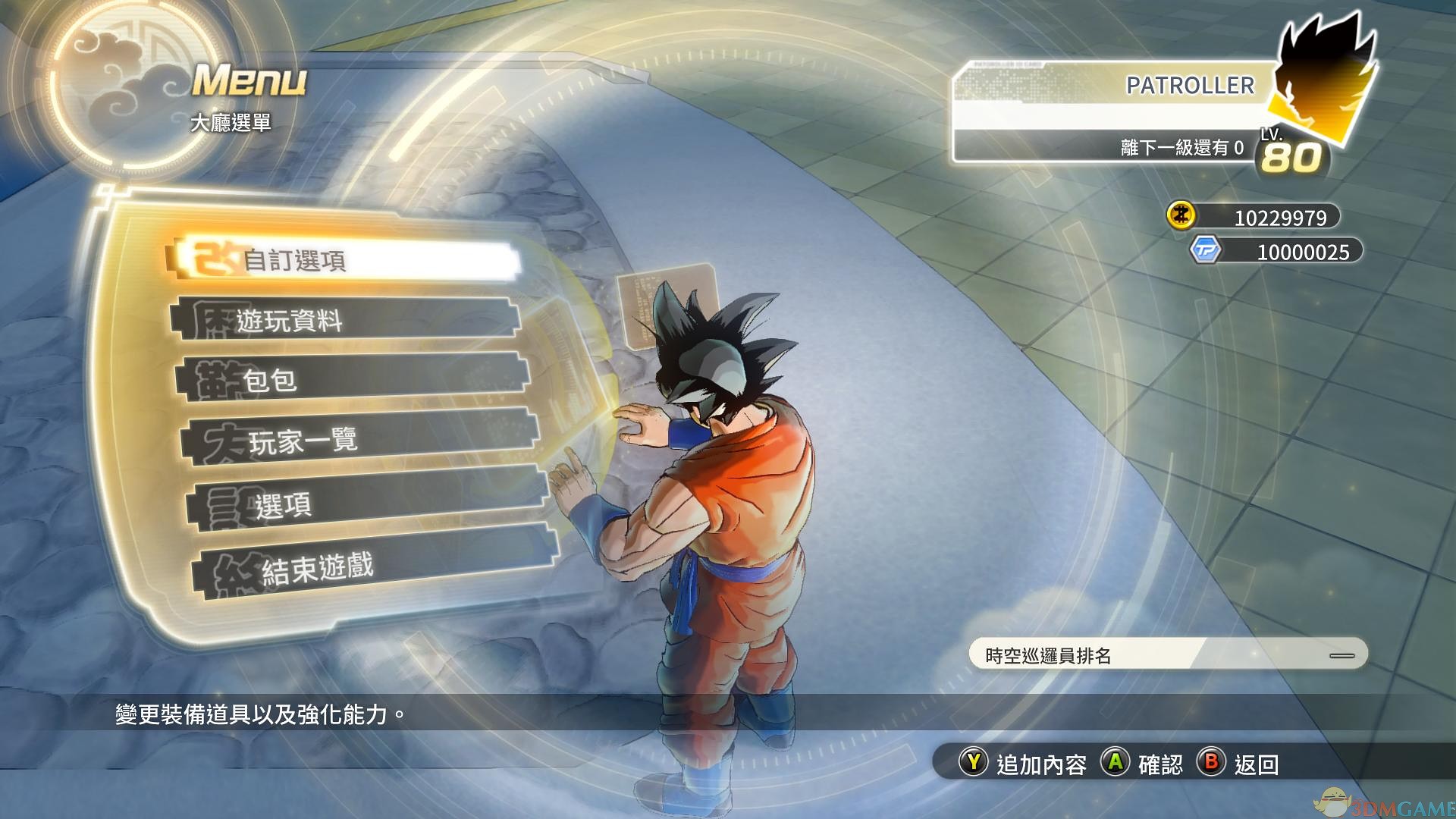Select the 自訂選項 menu entry

point(345,261)
